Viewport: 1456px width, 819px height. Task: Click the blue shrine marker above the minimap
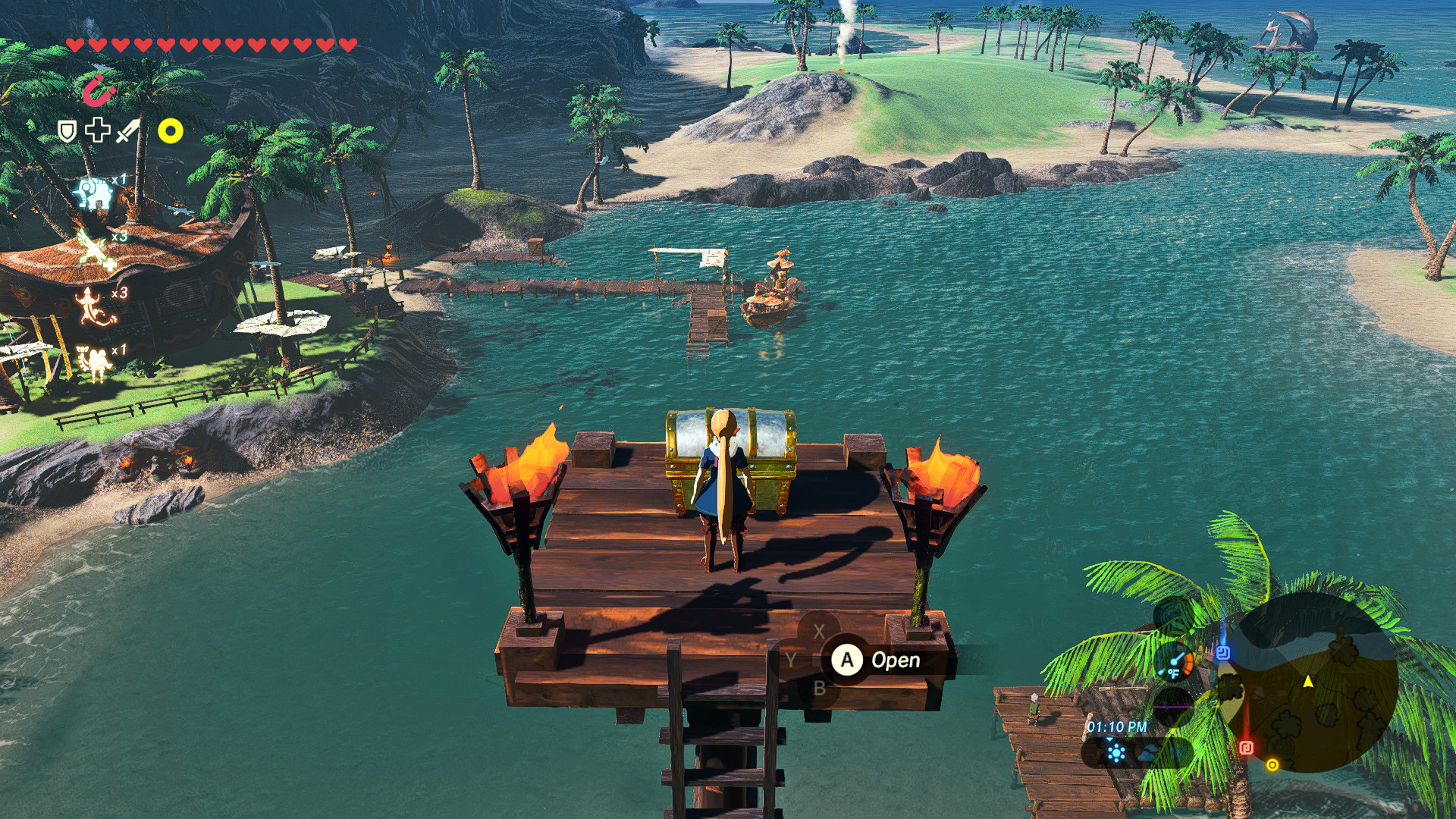point(1224,654)
